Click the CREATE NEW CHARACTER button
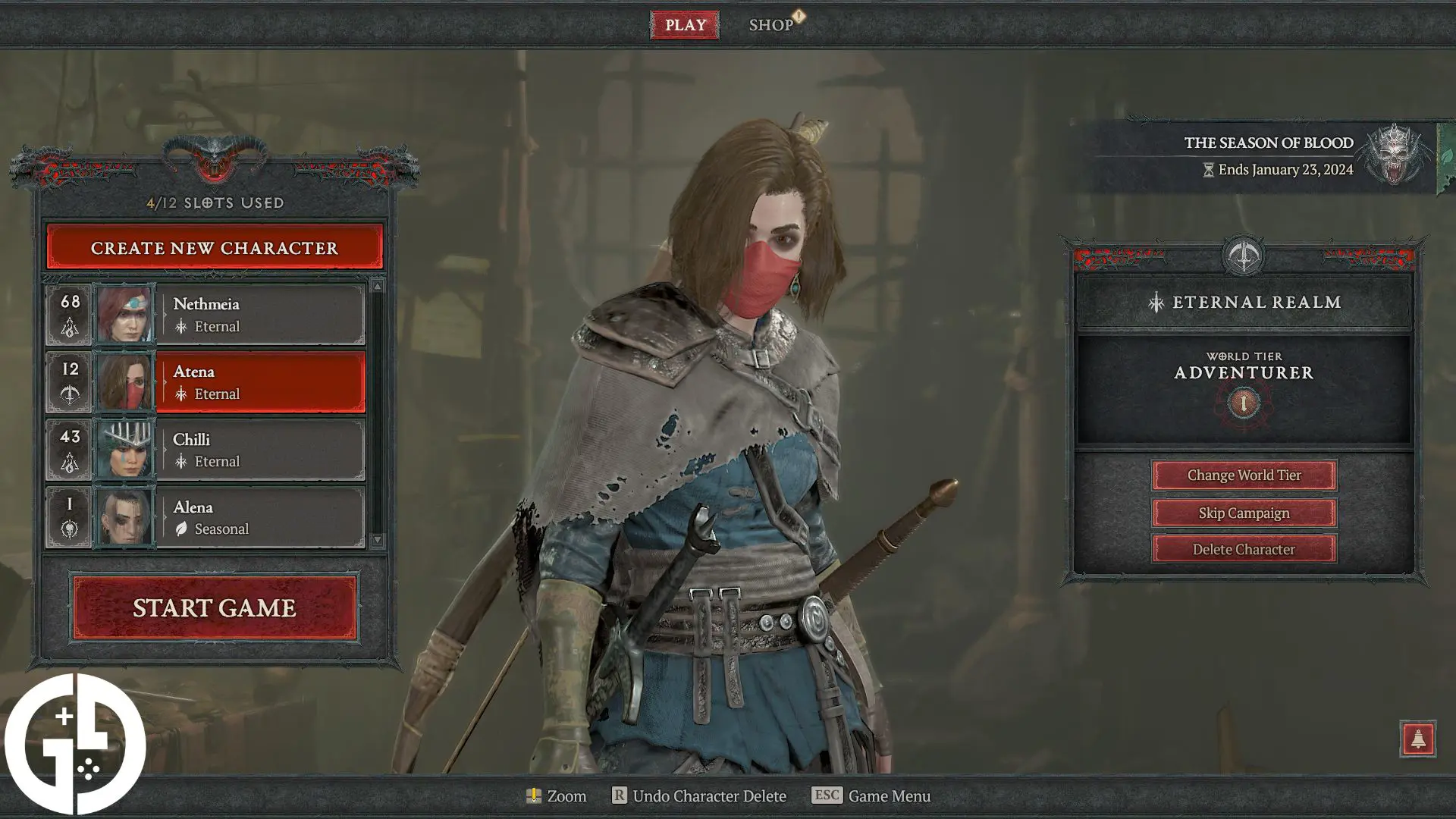The height and width of the screenshot is (819, 1456). pos(215,248)
